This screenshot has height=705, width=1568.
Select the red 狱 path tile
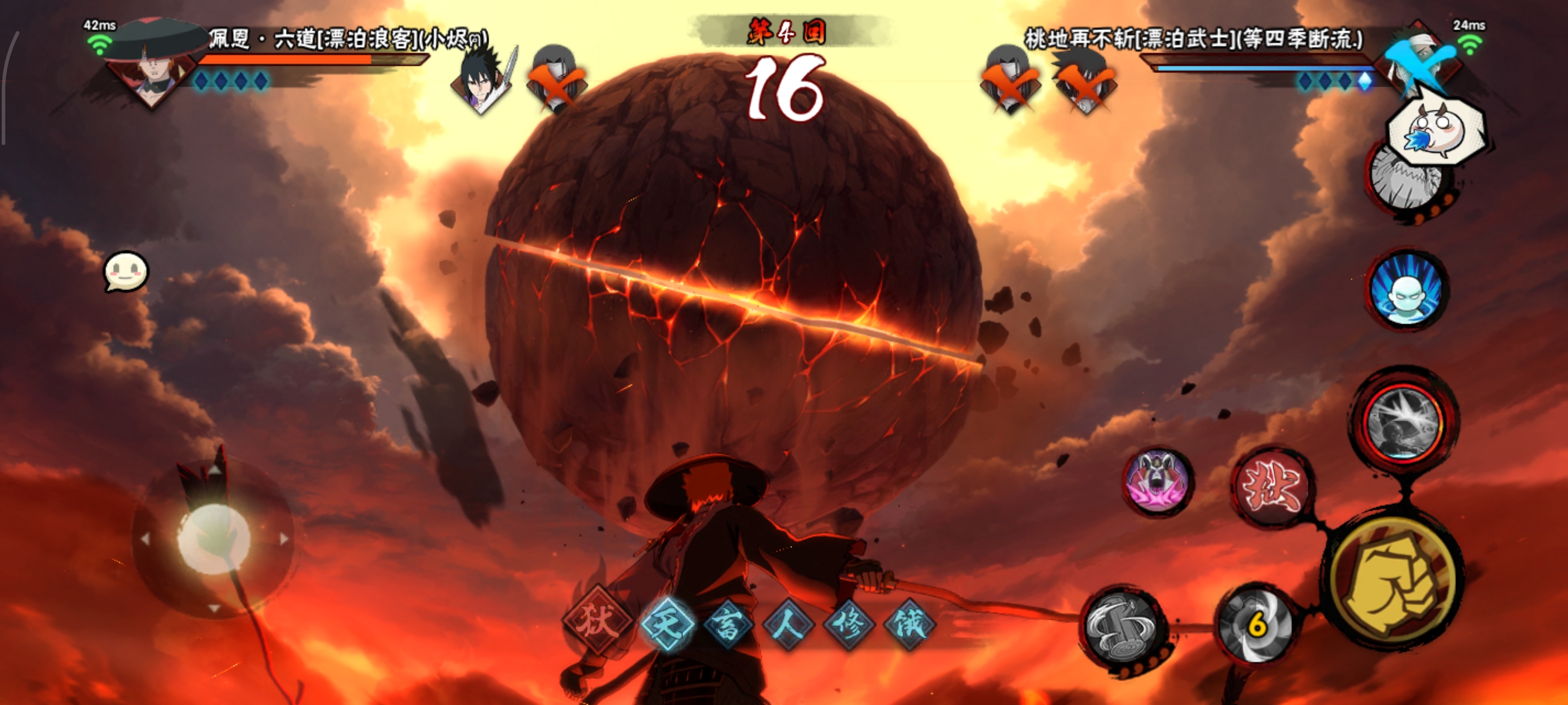pyautogui.click(x=598, y=622)
